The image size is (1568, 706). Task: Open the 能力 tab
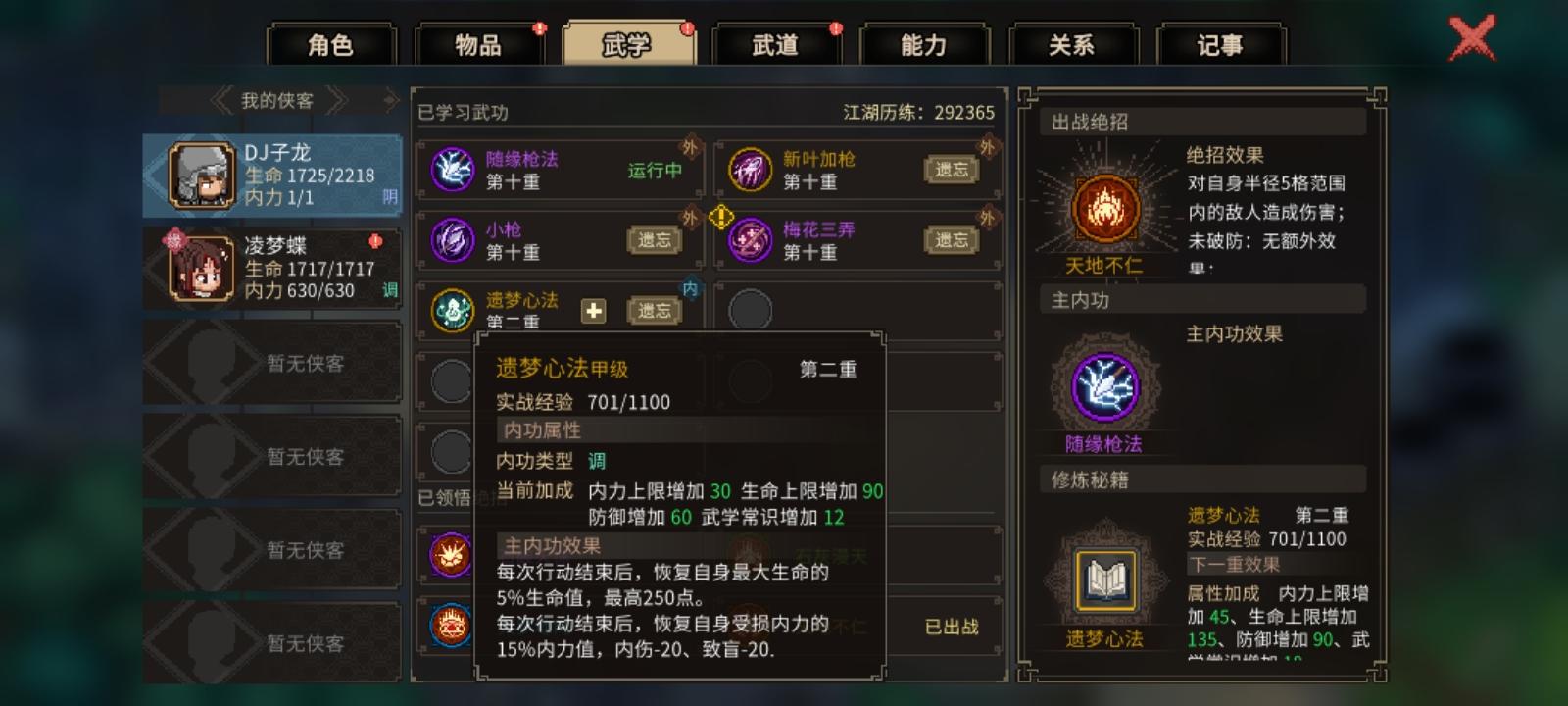[x=925, y=43]
